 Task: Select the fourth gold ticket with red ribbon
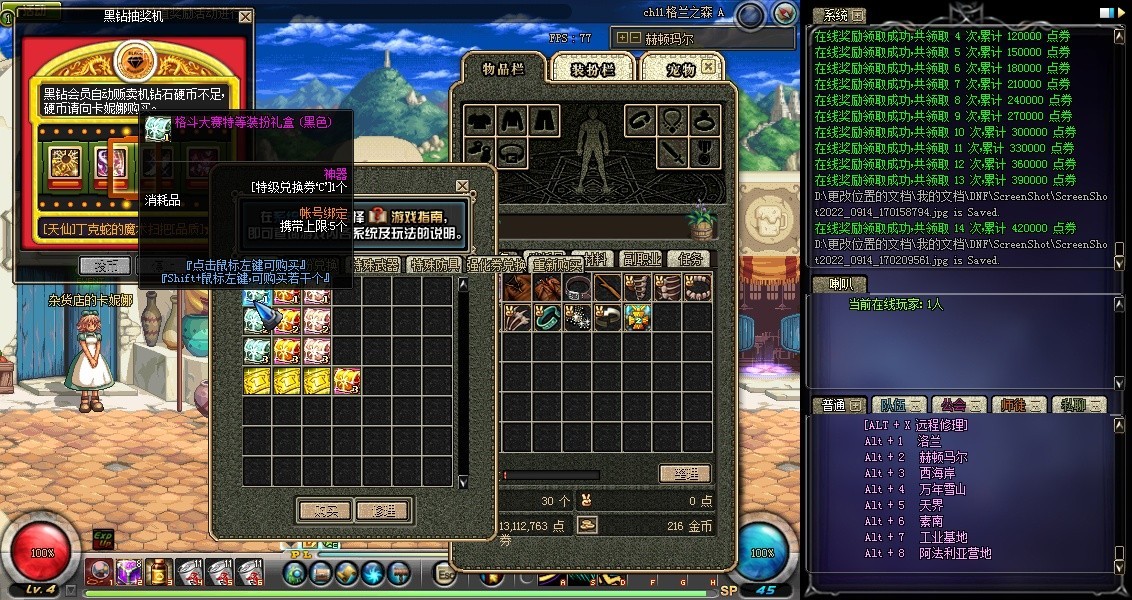click(x=348, y=380)
